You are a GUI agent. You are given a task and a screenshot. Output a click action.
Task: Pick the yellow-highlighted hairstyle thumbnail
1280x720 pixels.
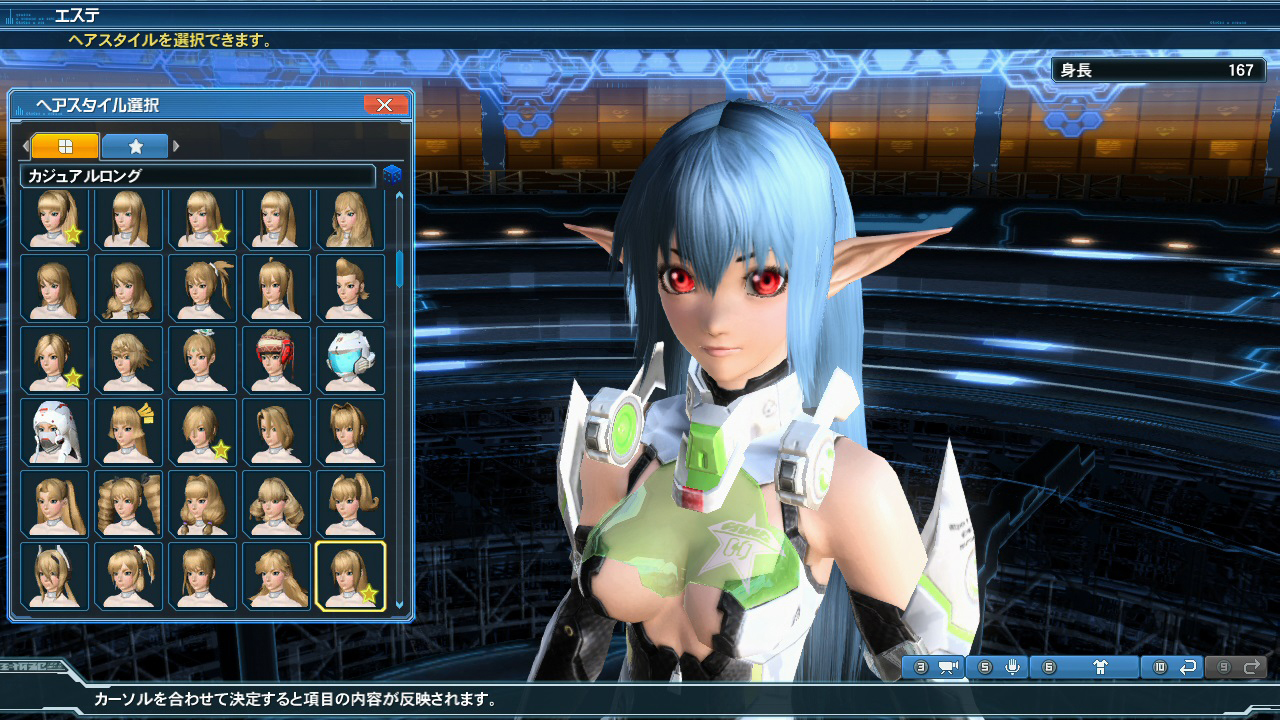point(350,575)
